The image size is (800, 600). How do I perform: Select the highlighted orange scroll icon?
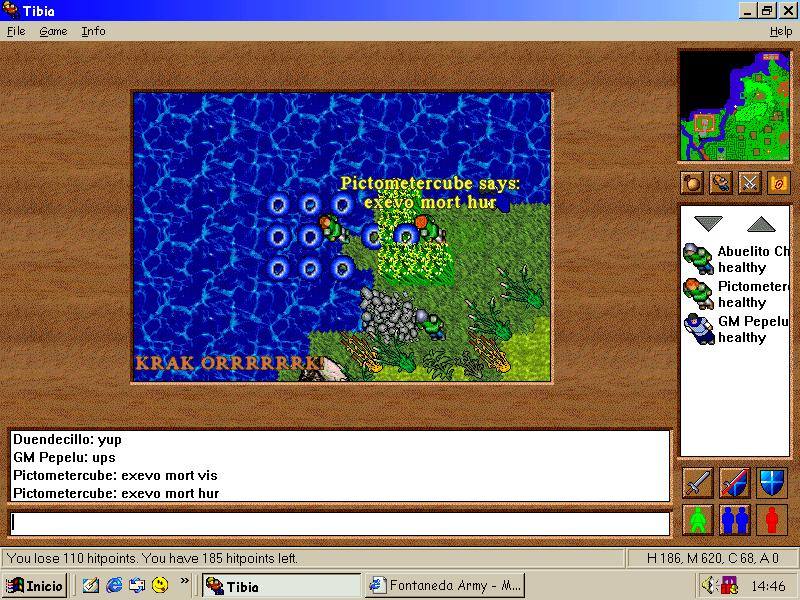coord(778,182)
